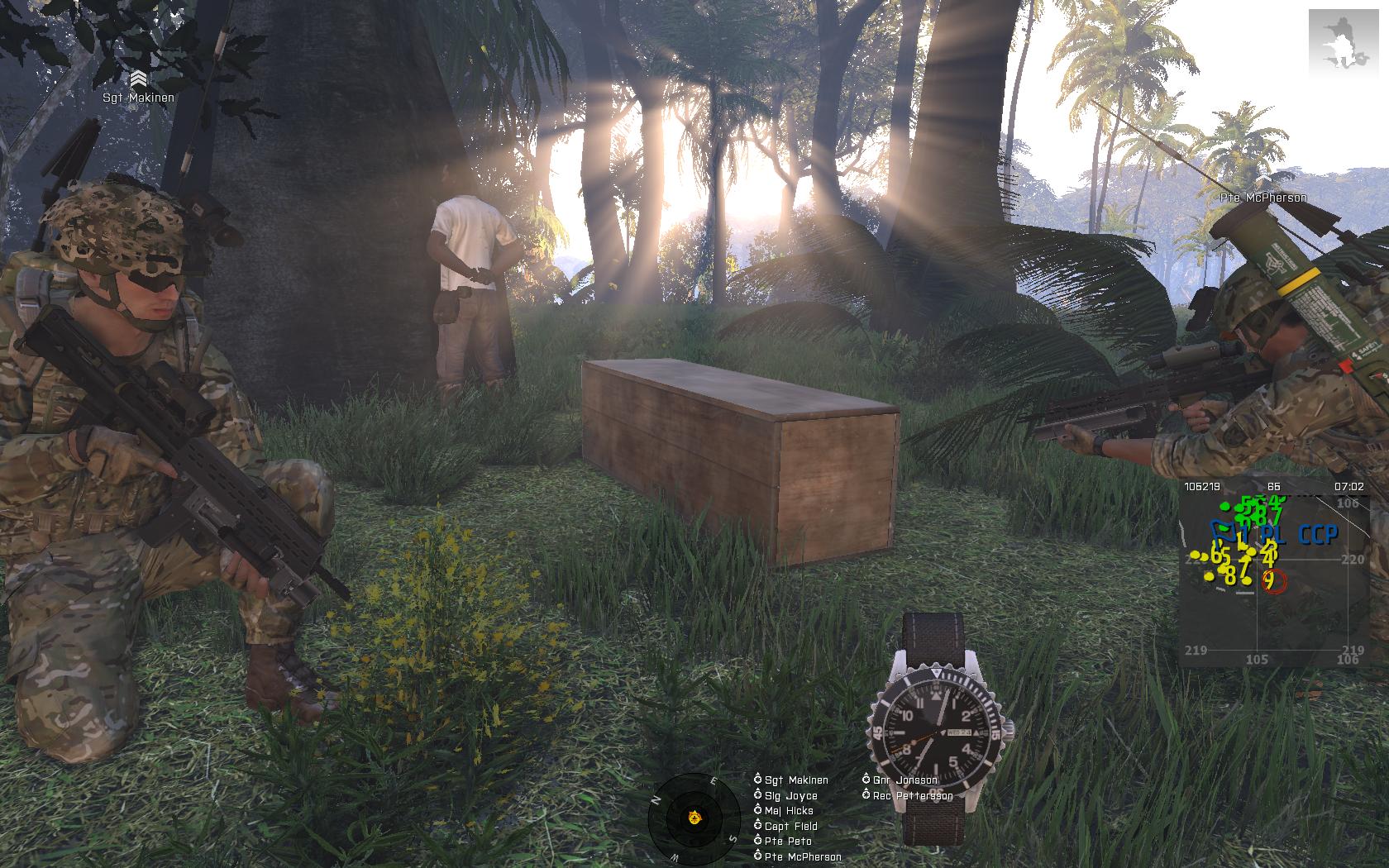The image size is (1389, 868).
Task: Select Sig Joyce in the squad list
Action: point(790,795)
